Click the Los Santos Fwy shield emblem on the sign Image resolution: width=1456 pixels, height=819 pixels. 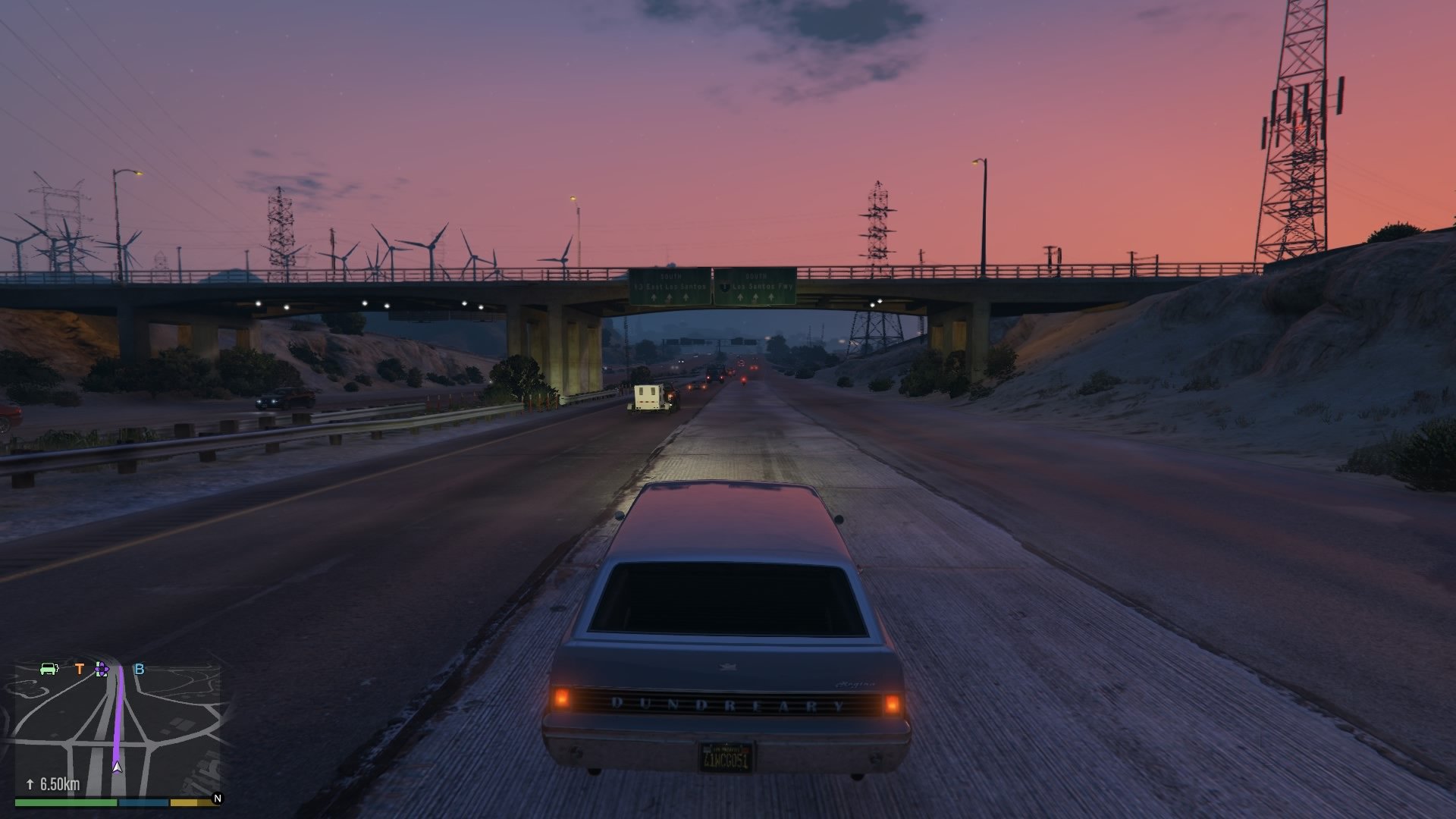[x=724, y=287]
